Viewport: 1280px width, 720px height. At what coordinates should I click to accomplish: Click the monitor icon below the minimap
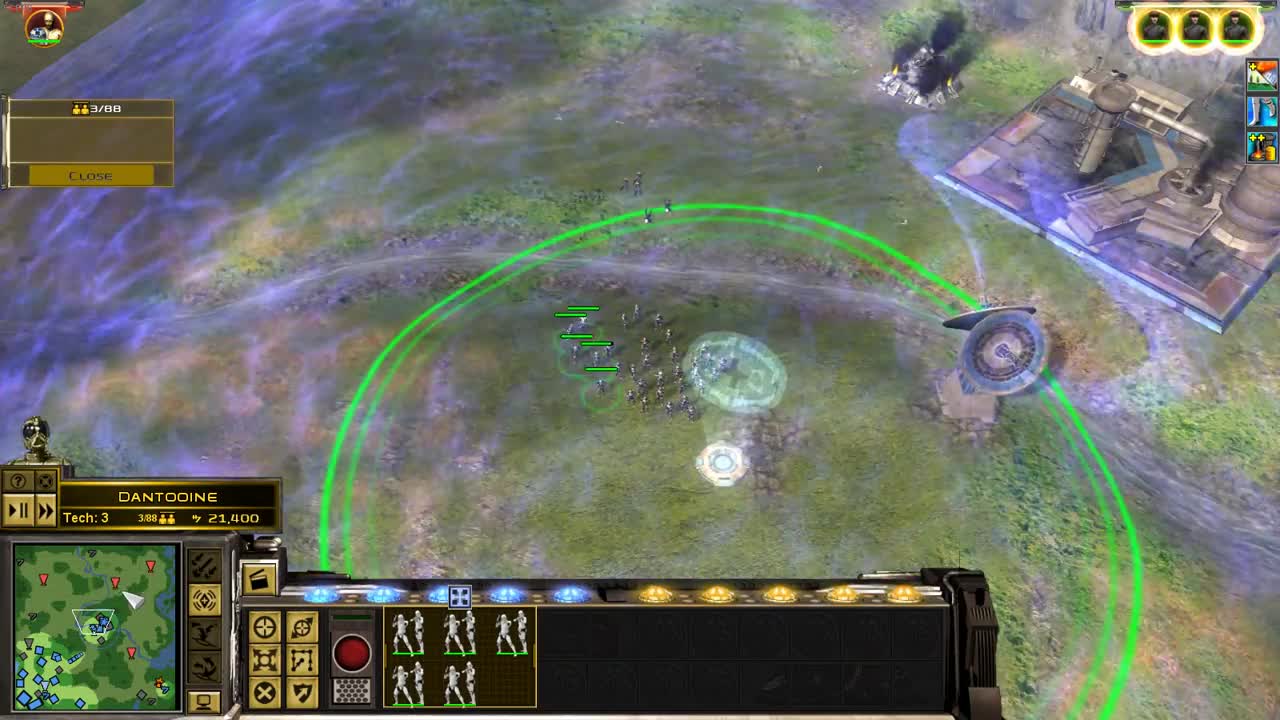pos(204,701)
